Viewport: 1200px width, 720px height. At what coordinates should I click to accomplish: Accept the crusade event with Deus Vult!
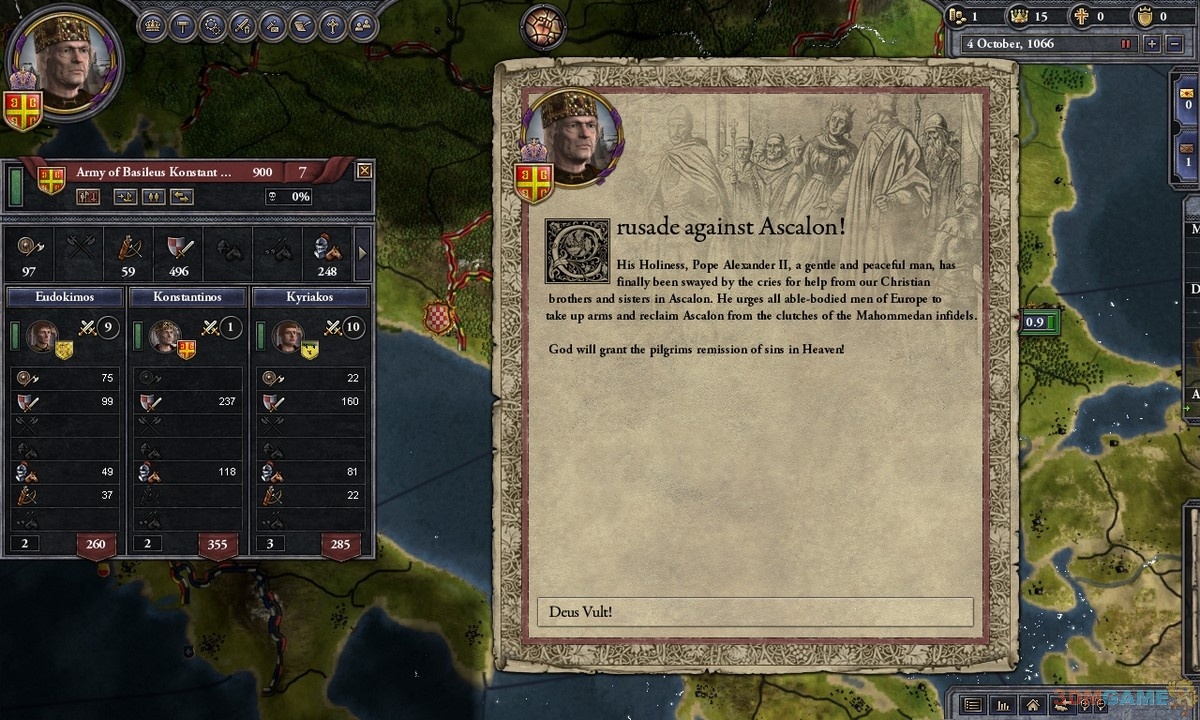[x=755, y=612]
